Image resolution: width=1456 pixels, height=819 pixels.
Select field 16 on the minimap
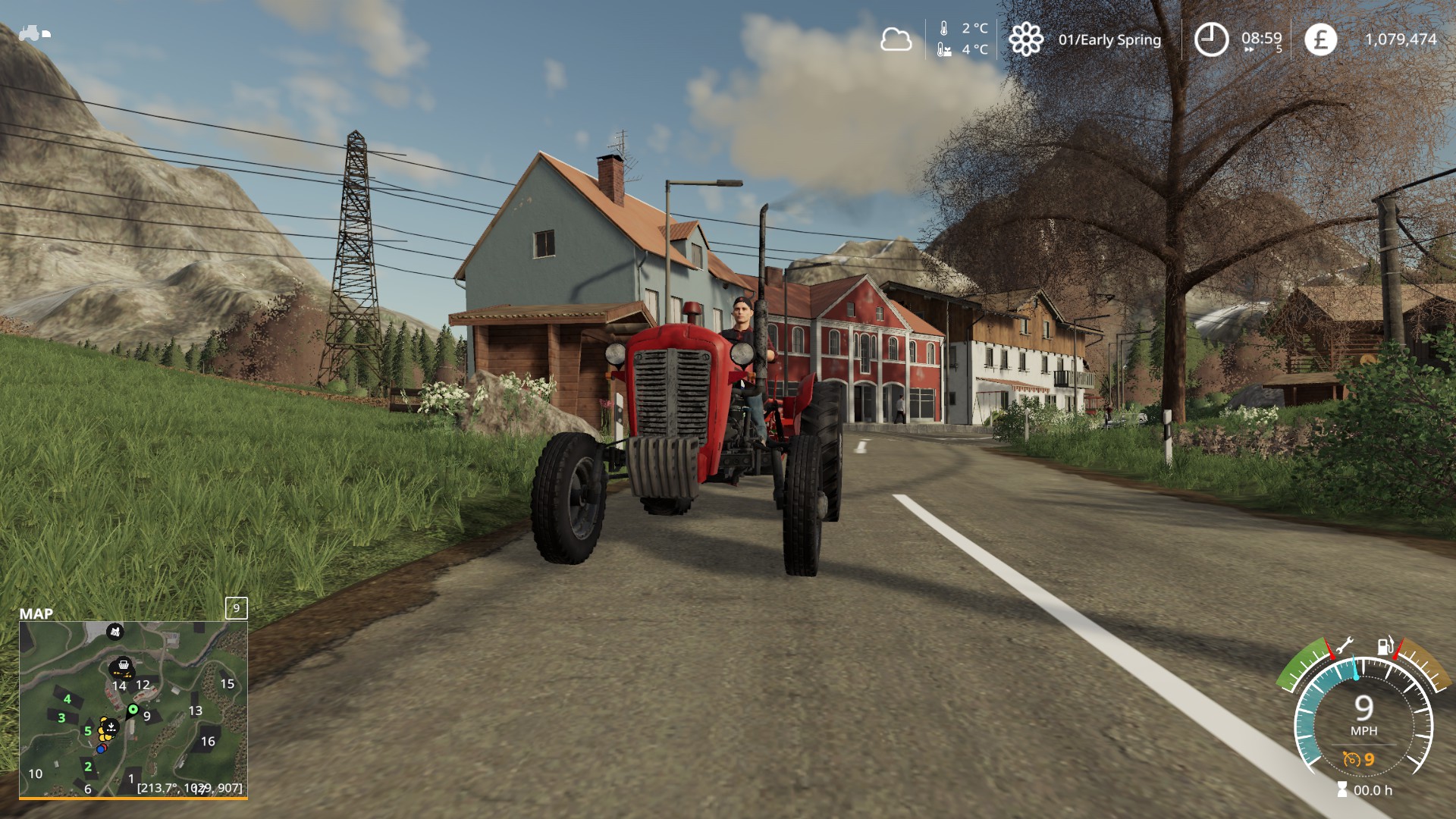point(208,741)
